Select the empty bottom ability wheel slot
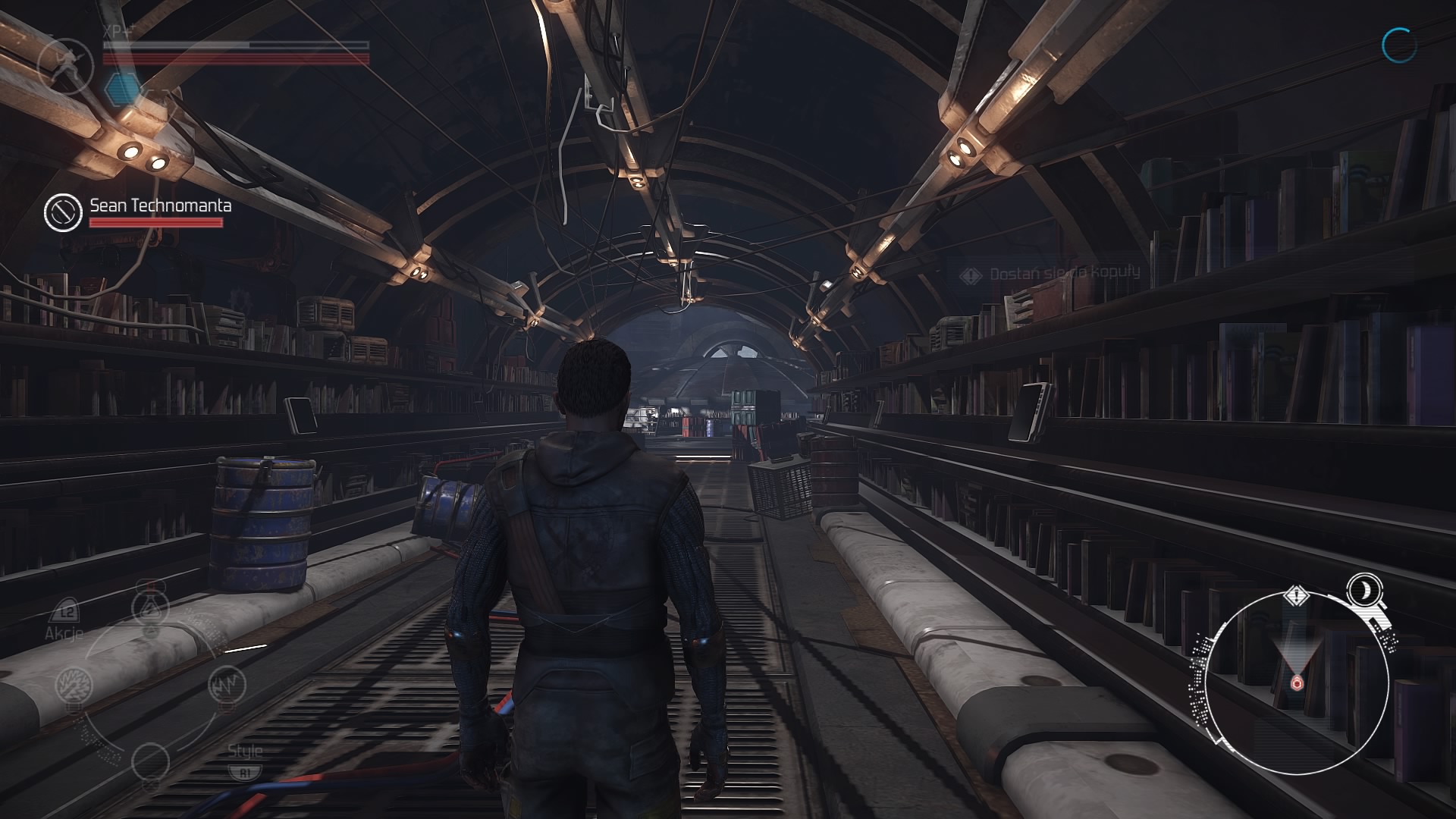 coord(150,760)
